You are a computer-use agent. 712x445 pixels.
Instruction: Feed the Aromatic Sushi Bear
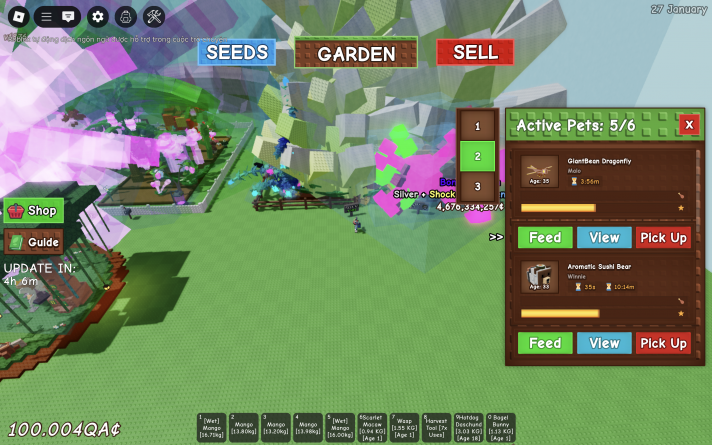(545, 343)
